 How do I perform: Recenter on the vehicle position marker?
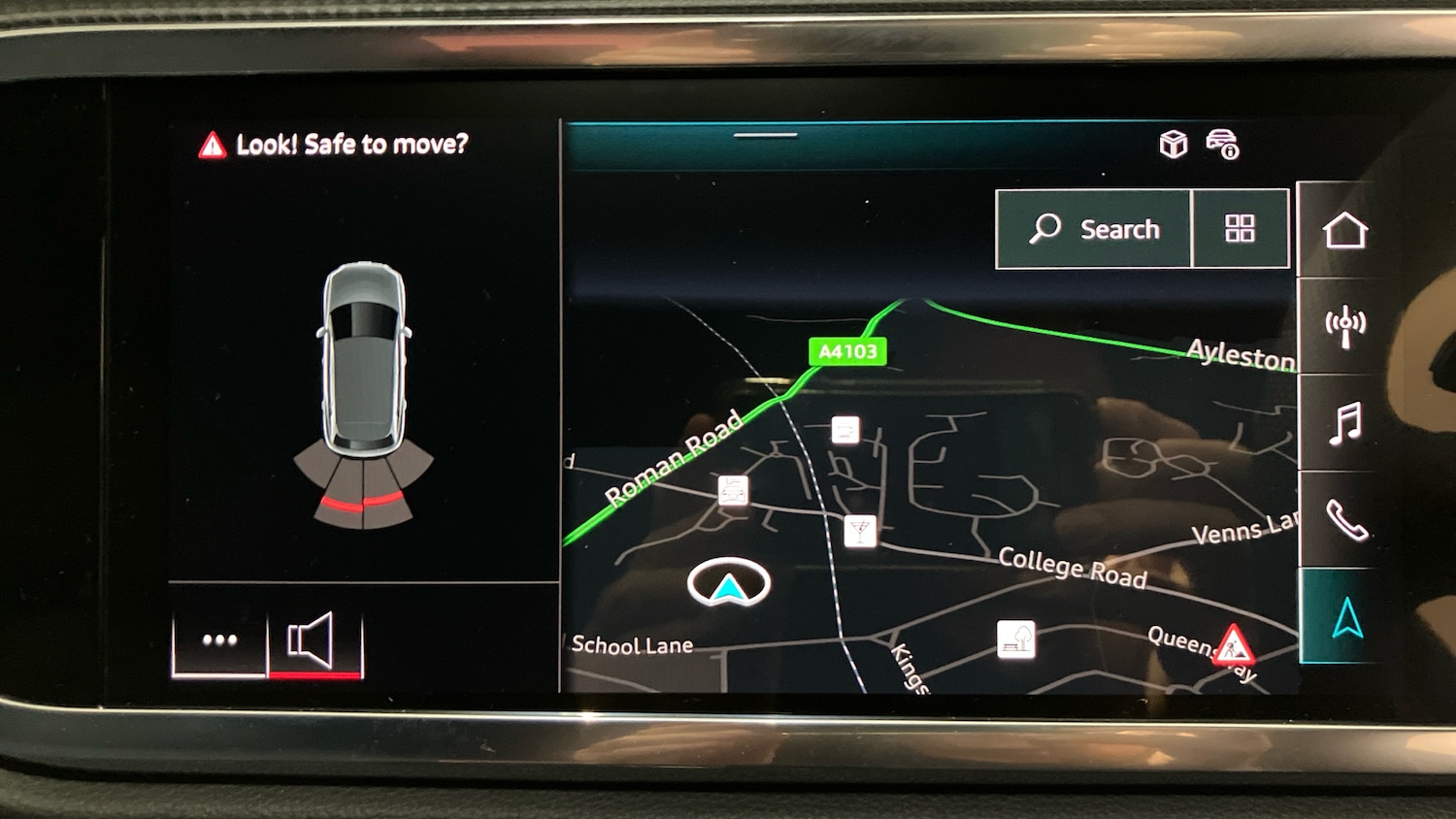pos(728,584)
